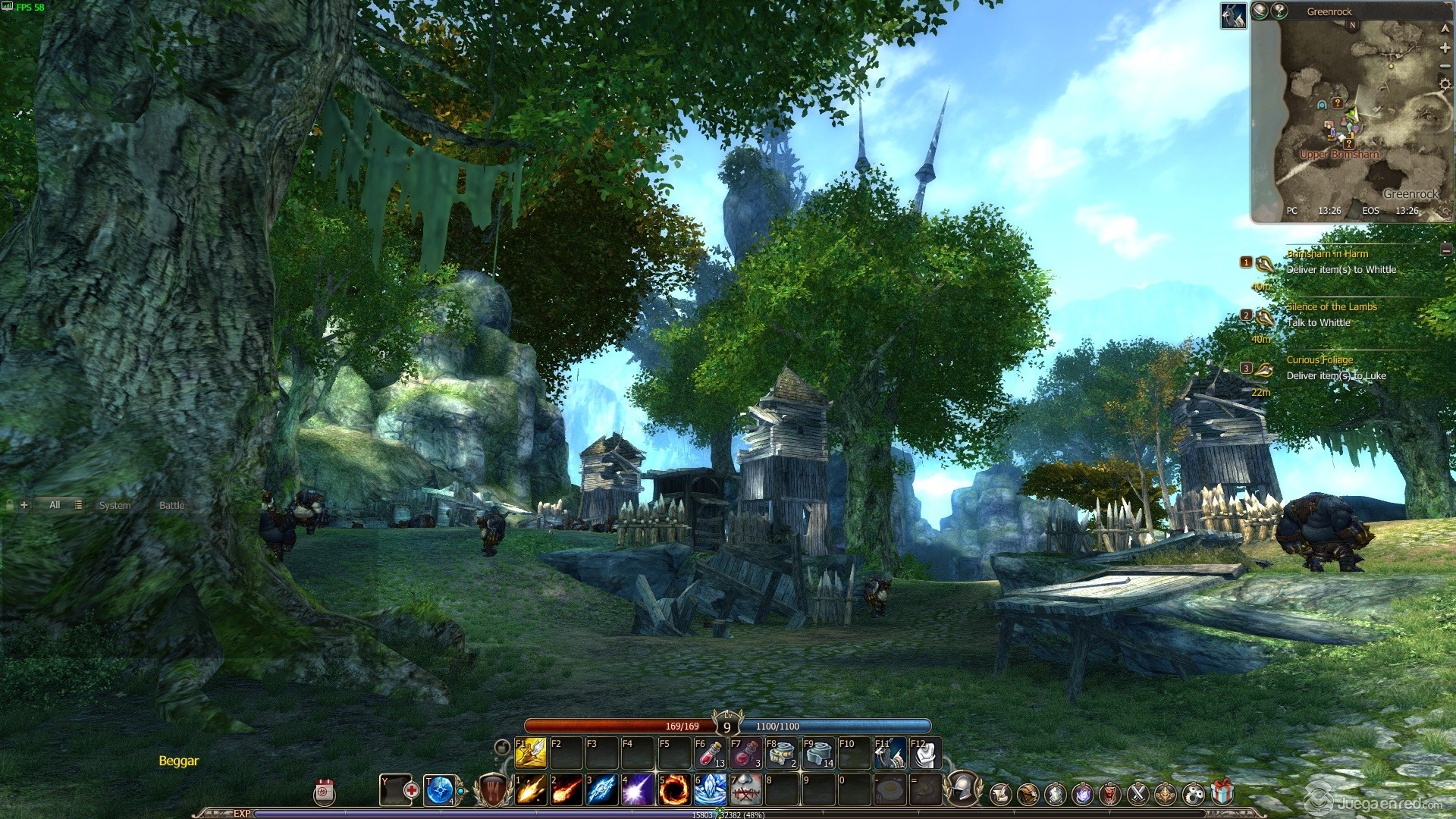This screenshot has width=1456, height=819.
Task: Add a new chat tab with plus button
Action: pyautogui.click(x=24, y=504)
